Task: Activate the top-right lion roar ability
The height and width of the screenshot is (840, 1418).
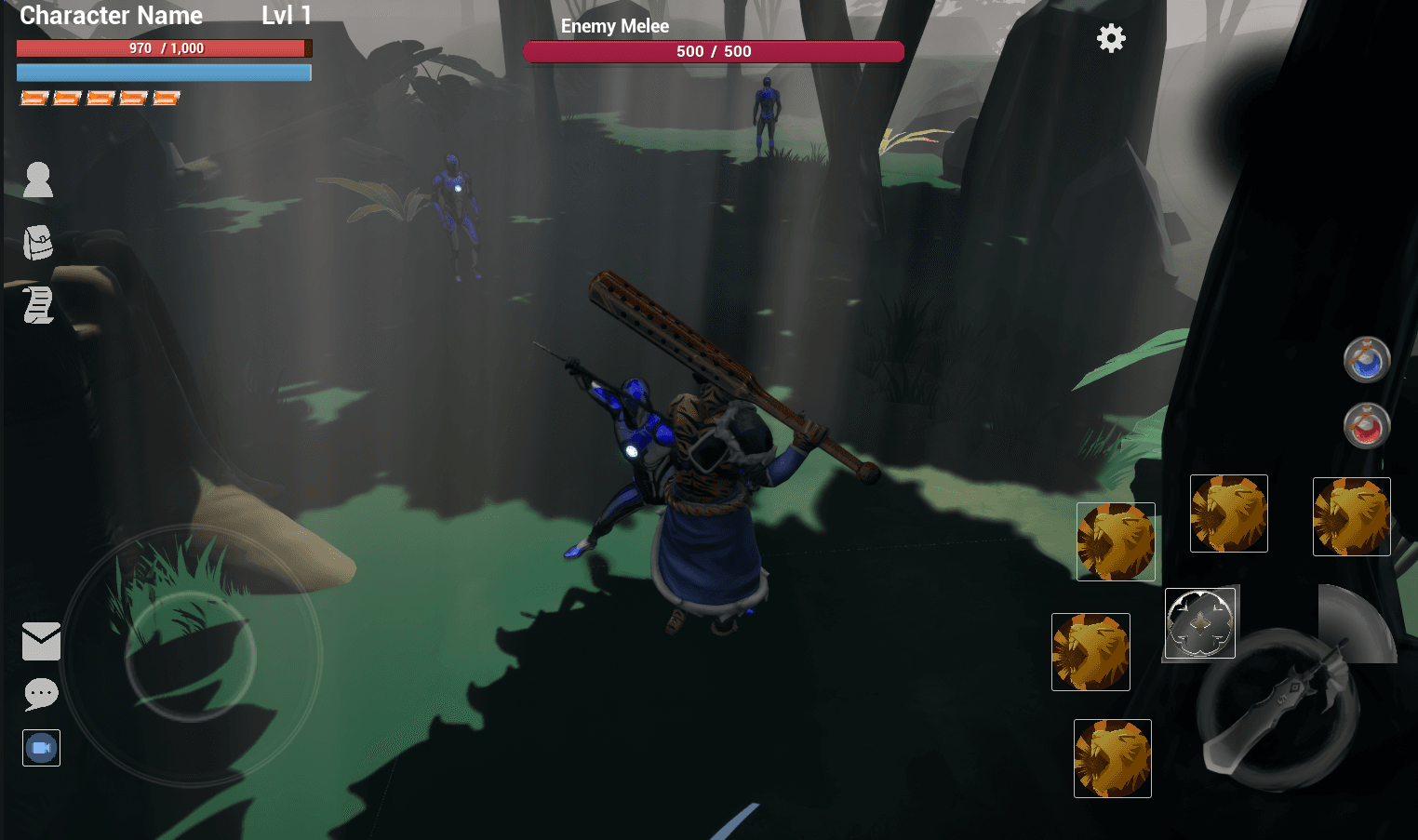Action: 1351,515
